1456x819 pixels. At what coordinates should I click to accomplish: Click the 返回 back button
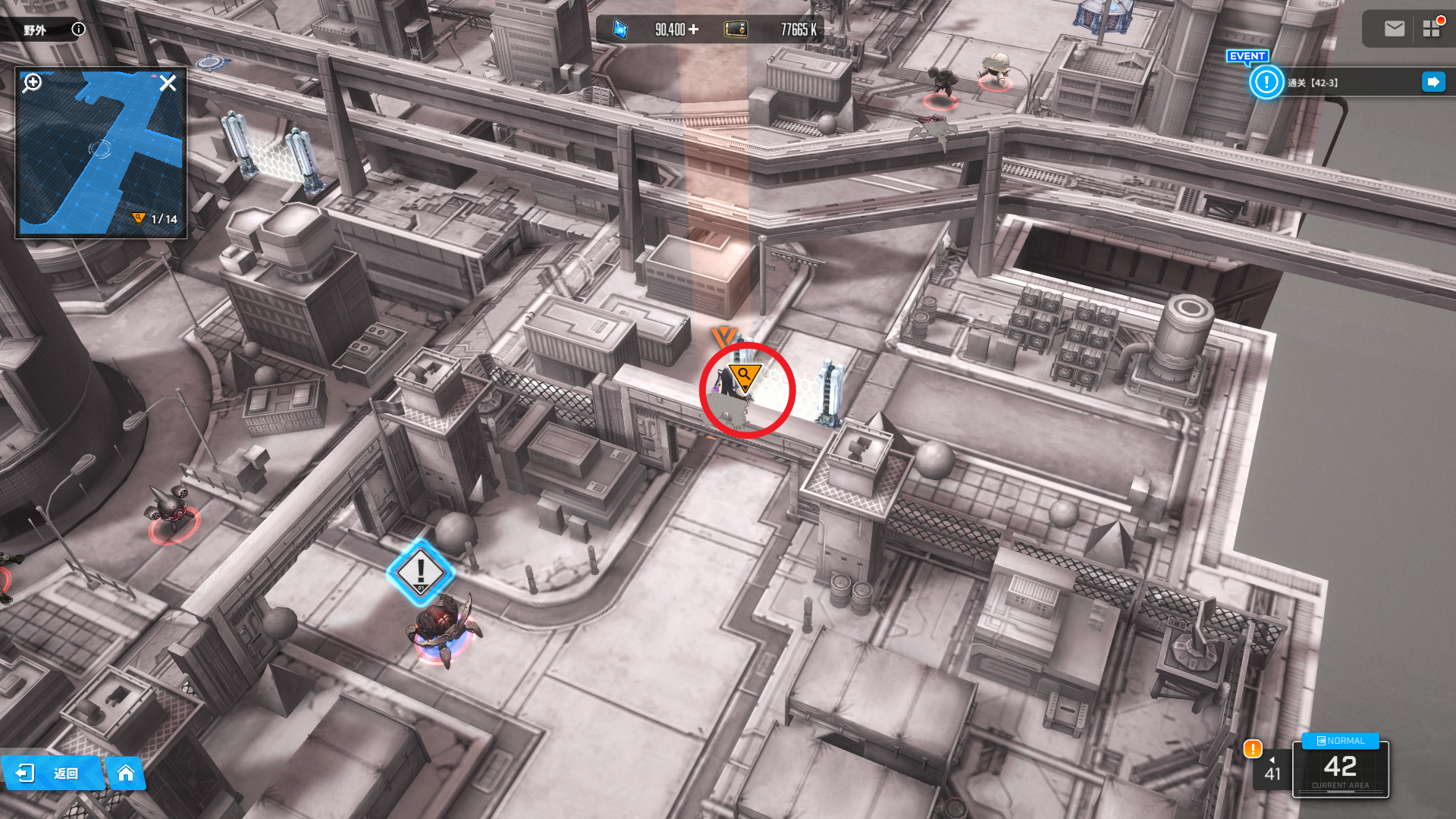tap(52, 773)
